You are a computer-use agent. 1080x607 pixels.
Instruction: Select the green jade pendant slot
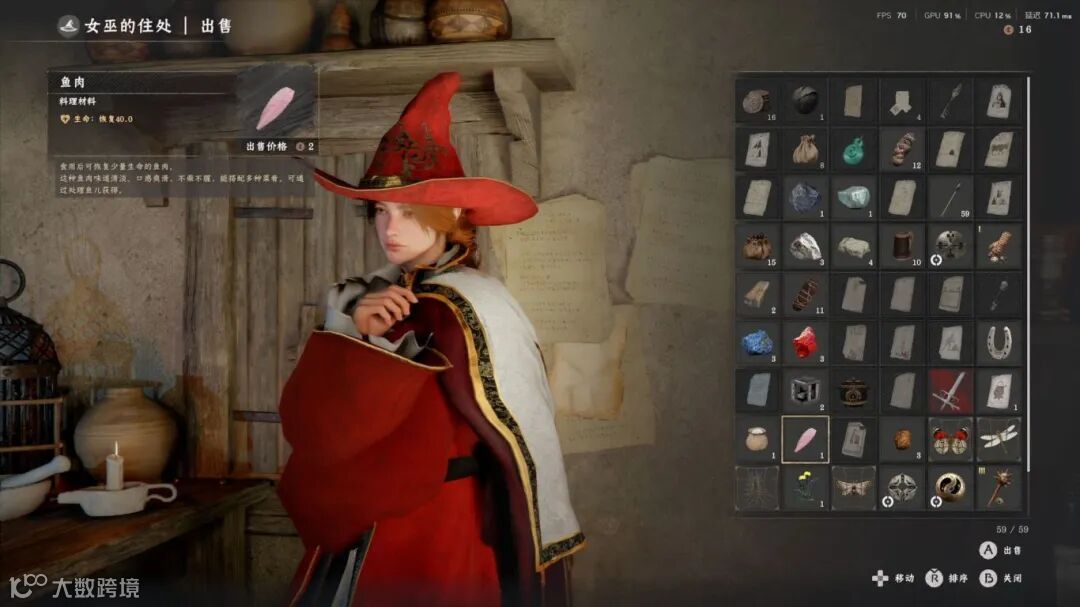pos(853,149)
